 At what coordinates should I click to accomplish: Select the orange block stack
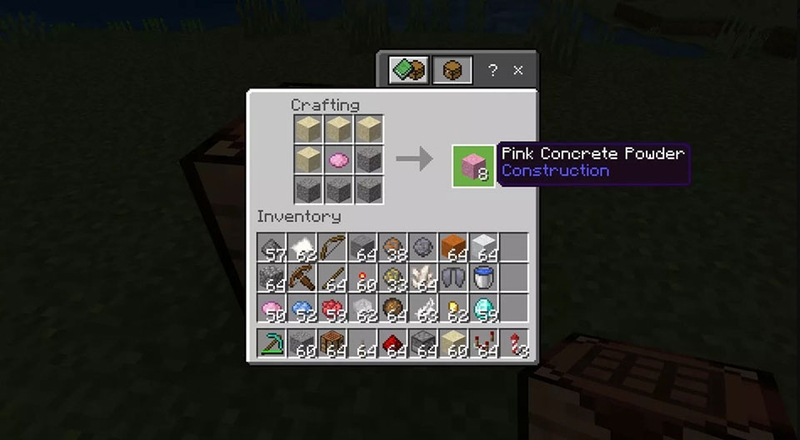click(x=452, y=247)
